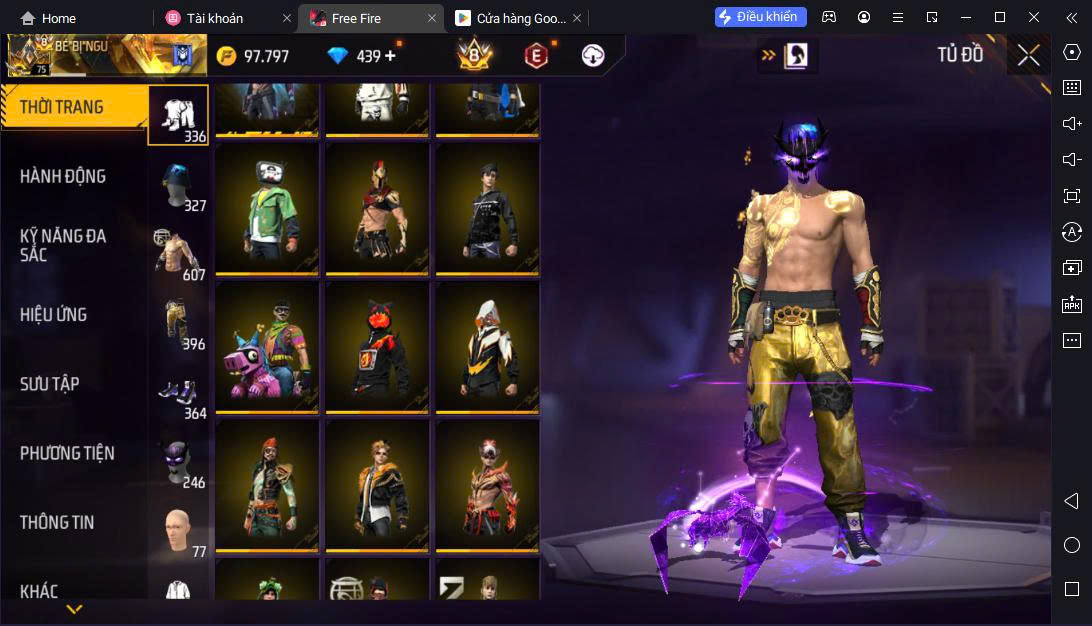Pick the pink piñata horse outfit
Viewport: 1092px width, 626px height.
pyautogui.click(x=267, y=347)
